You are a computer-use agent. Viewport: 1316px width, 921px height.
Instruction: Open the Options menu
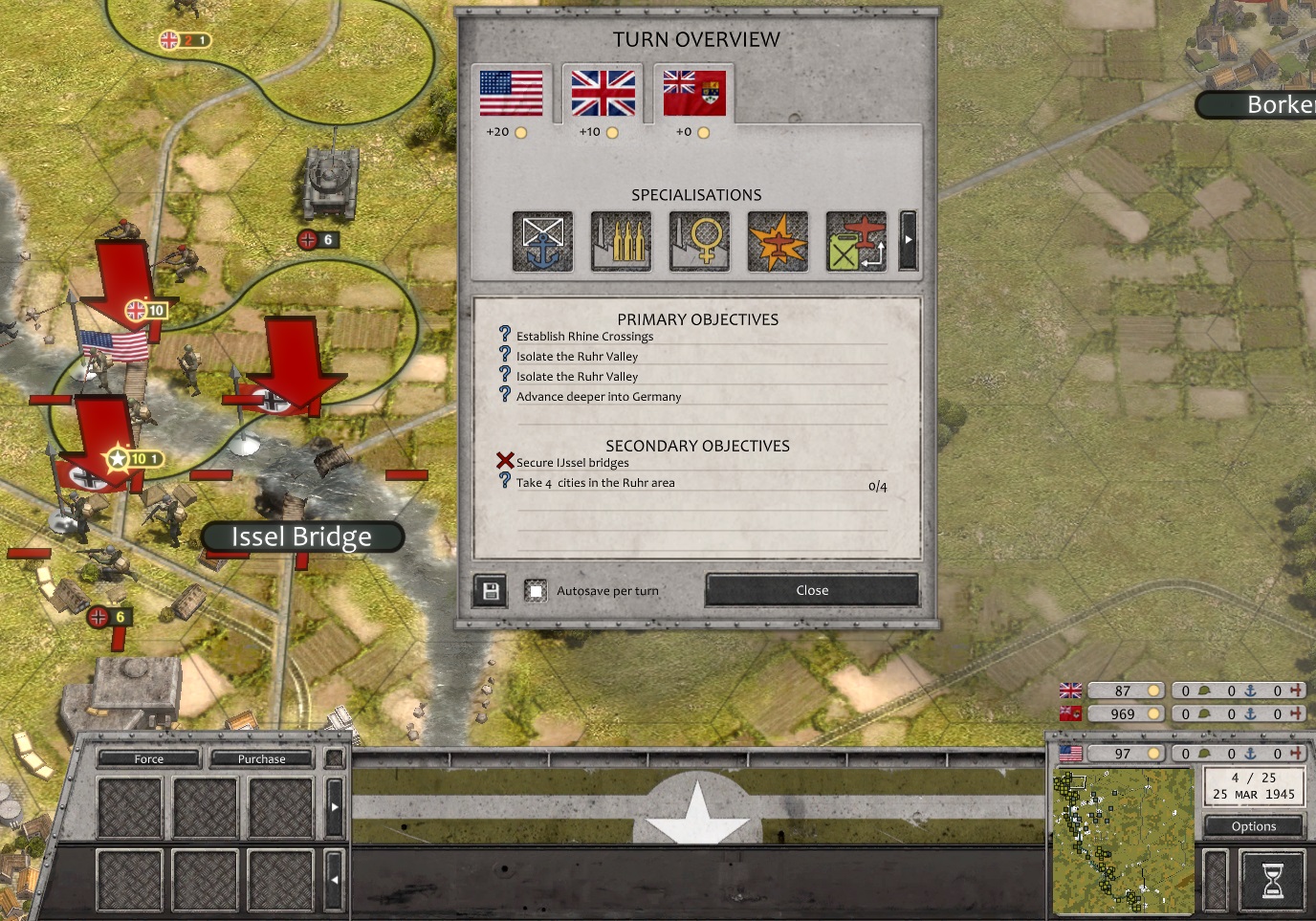tap(1253, 825)
